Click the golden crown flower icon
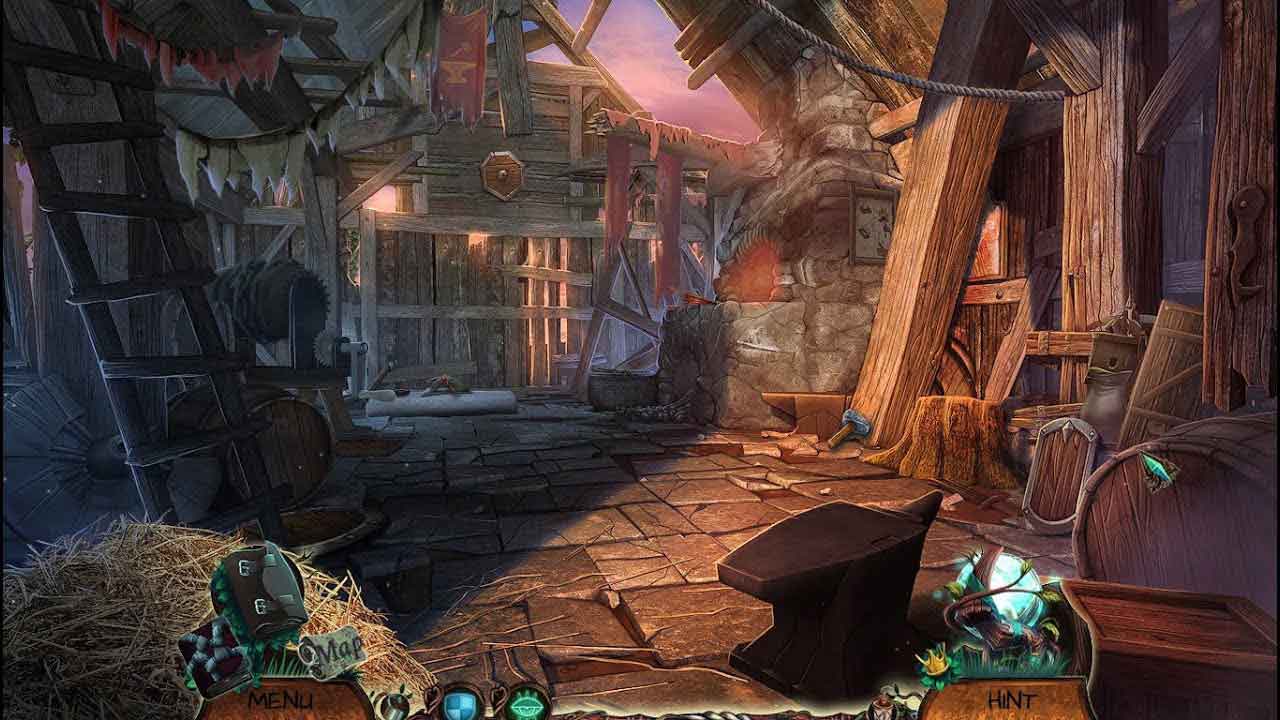Viewport: 1280px width, 720px height. coord(937,664)
